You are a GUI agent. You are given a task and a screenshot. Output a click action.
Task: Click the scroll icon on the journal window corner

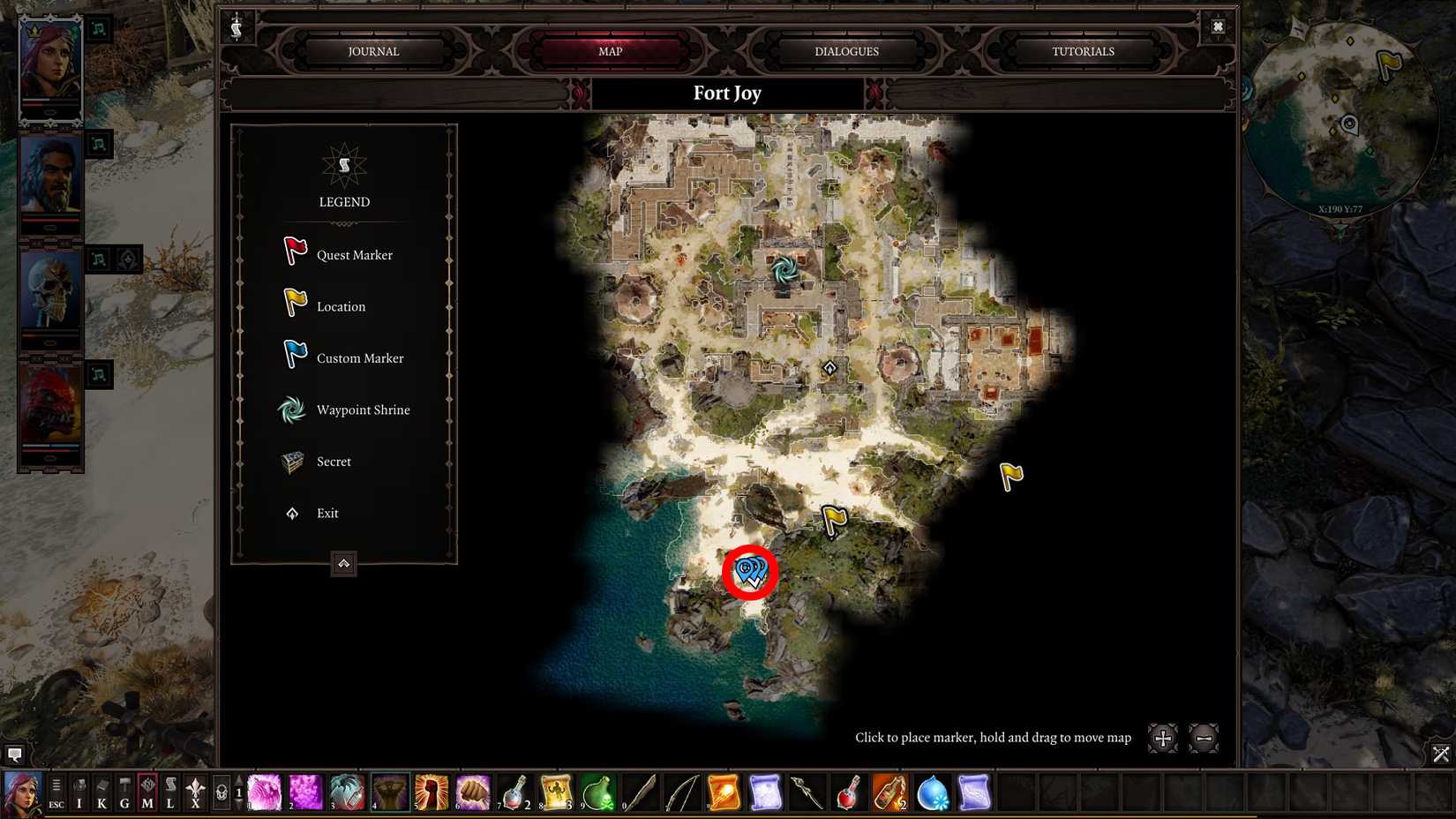coord(236,26)
